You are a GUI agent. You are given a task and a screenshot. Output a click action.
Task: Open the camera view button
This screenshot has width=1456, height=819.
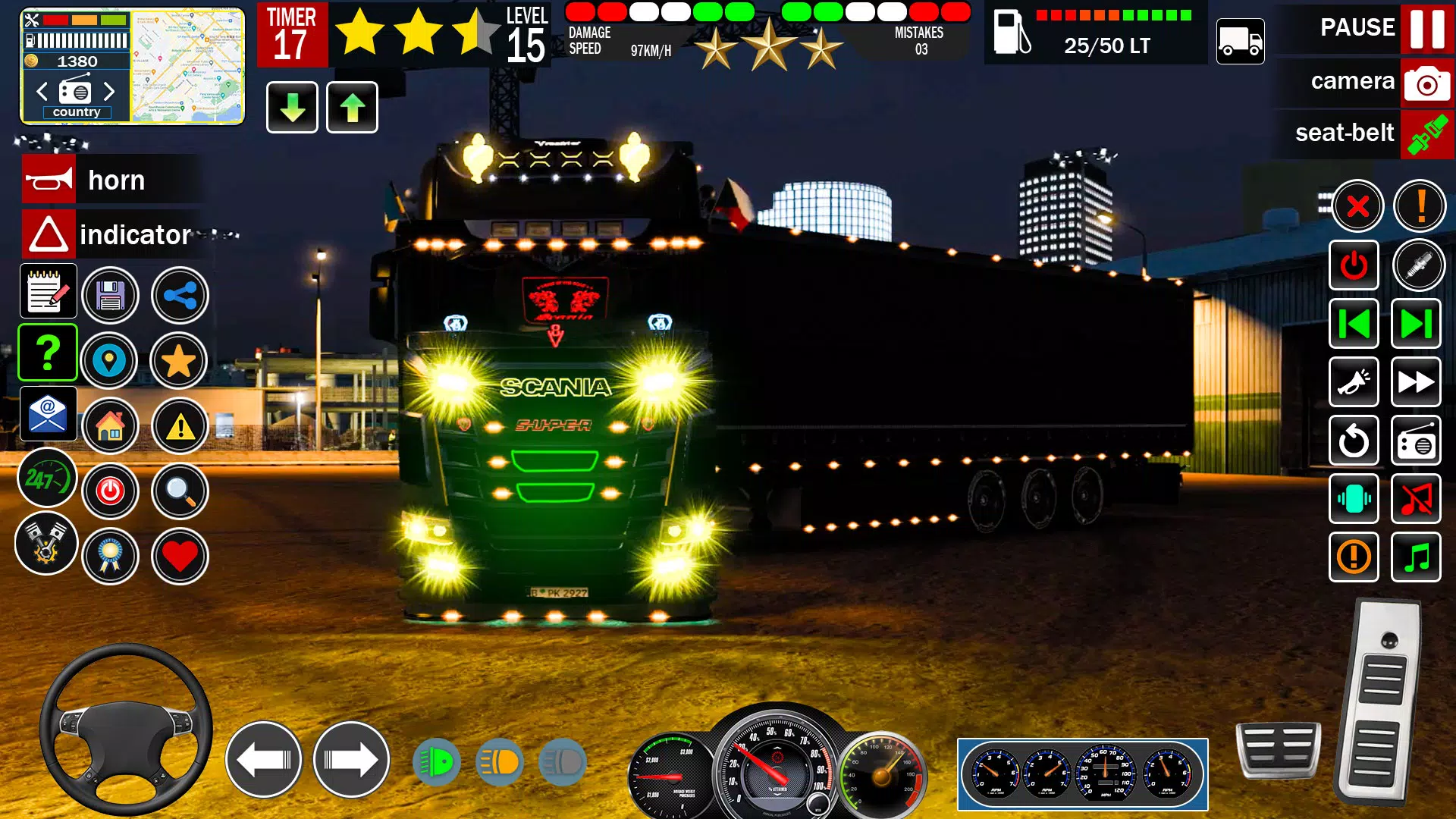(x=1426, y=82)
